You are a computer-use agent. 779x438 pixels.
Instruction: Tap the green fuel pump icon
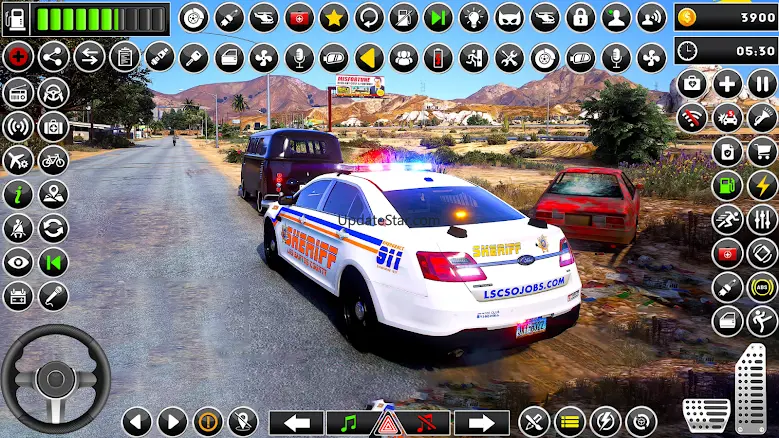click(x=727, y=186)
